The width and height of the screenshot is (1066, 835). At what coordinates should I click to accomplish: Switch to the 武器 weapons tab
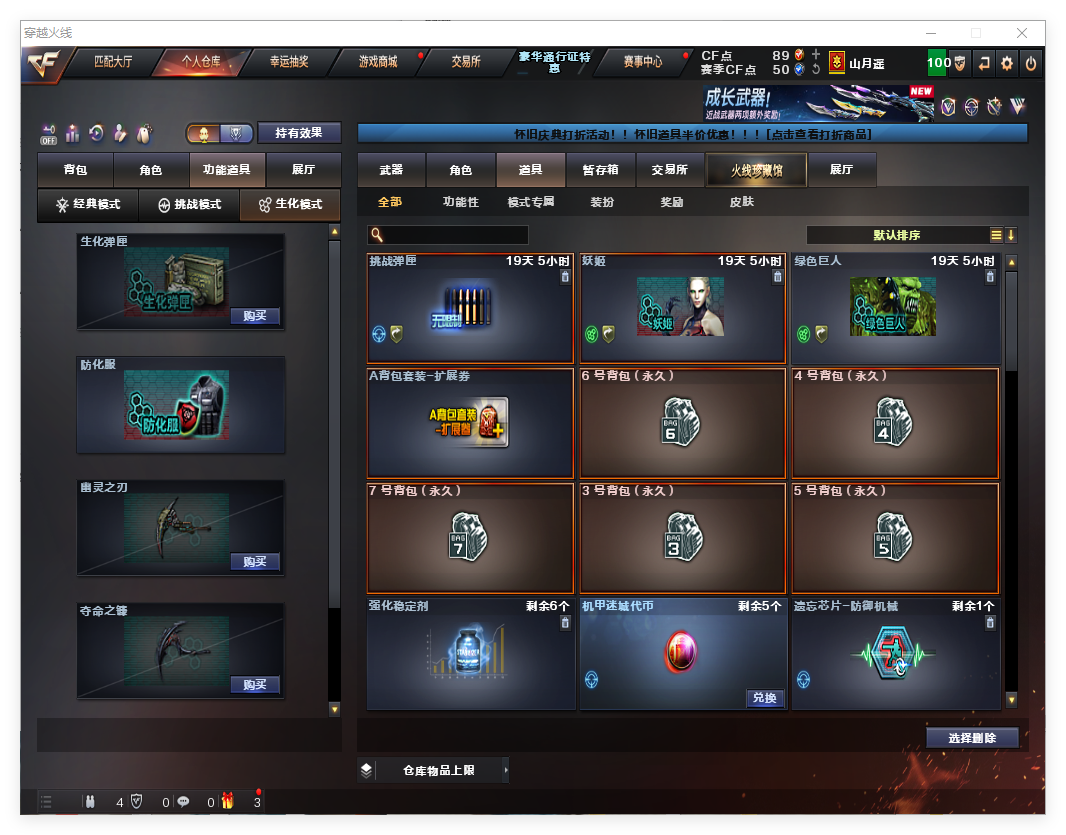click(391, 170)
